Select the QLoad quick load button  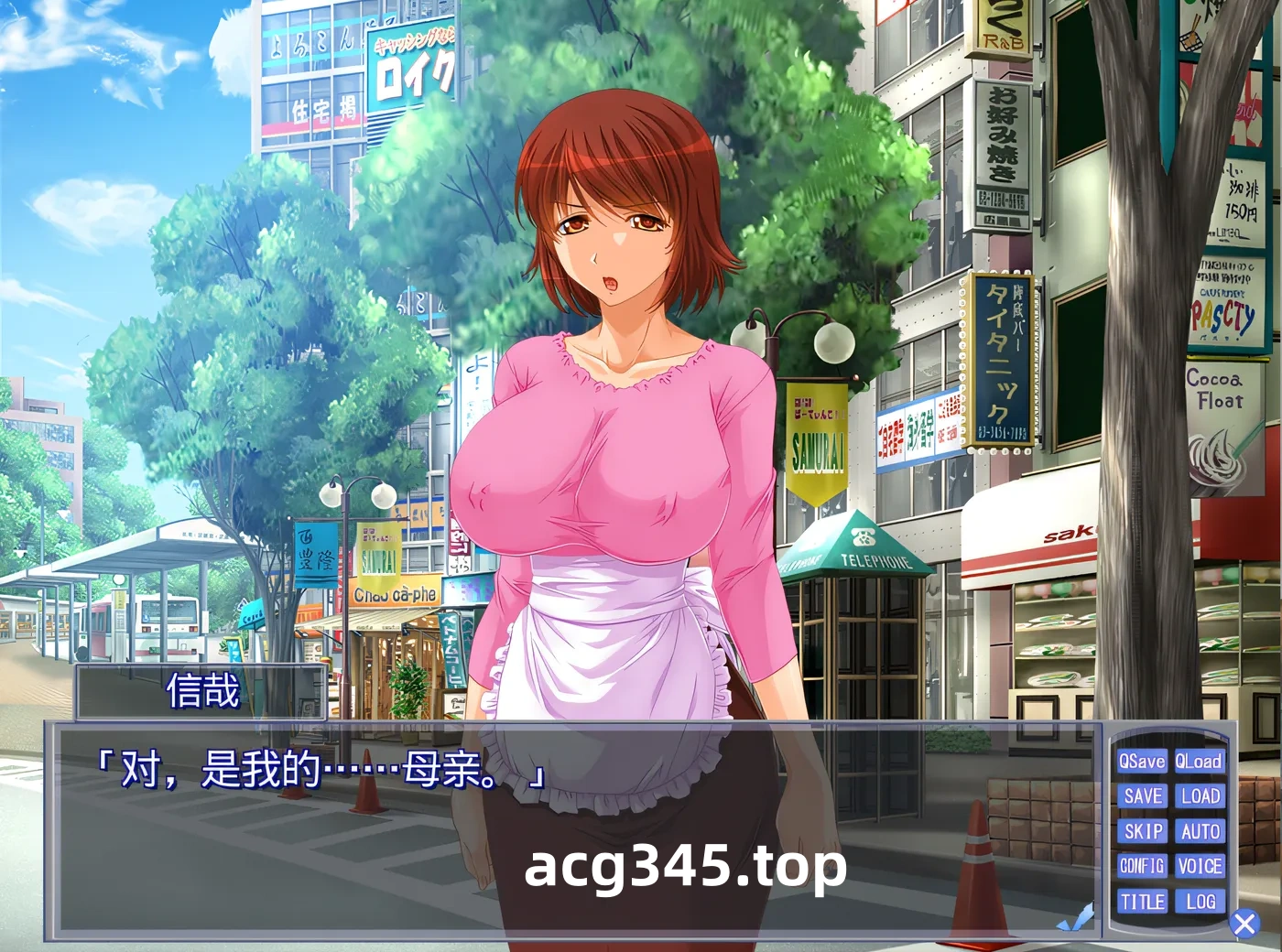click(x=1202, y=761)
